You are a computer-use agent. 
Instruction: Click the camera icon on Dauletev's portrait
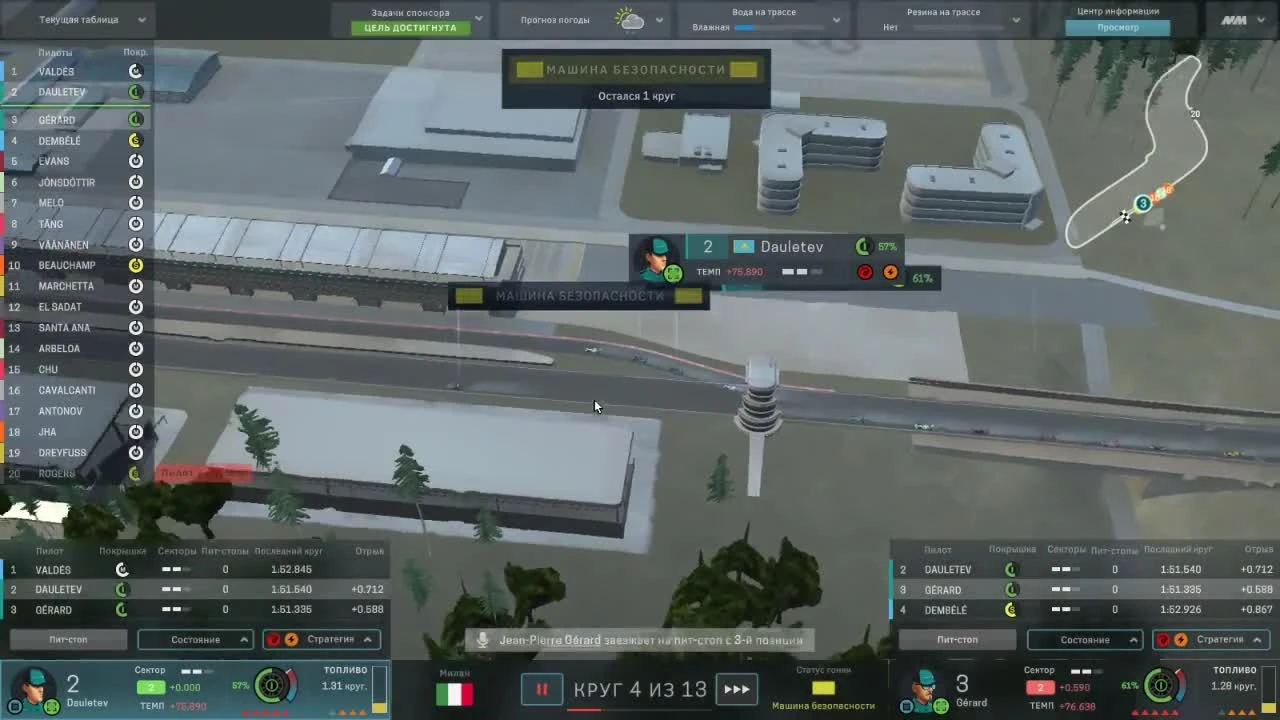point(15,706)
